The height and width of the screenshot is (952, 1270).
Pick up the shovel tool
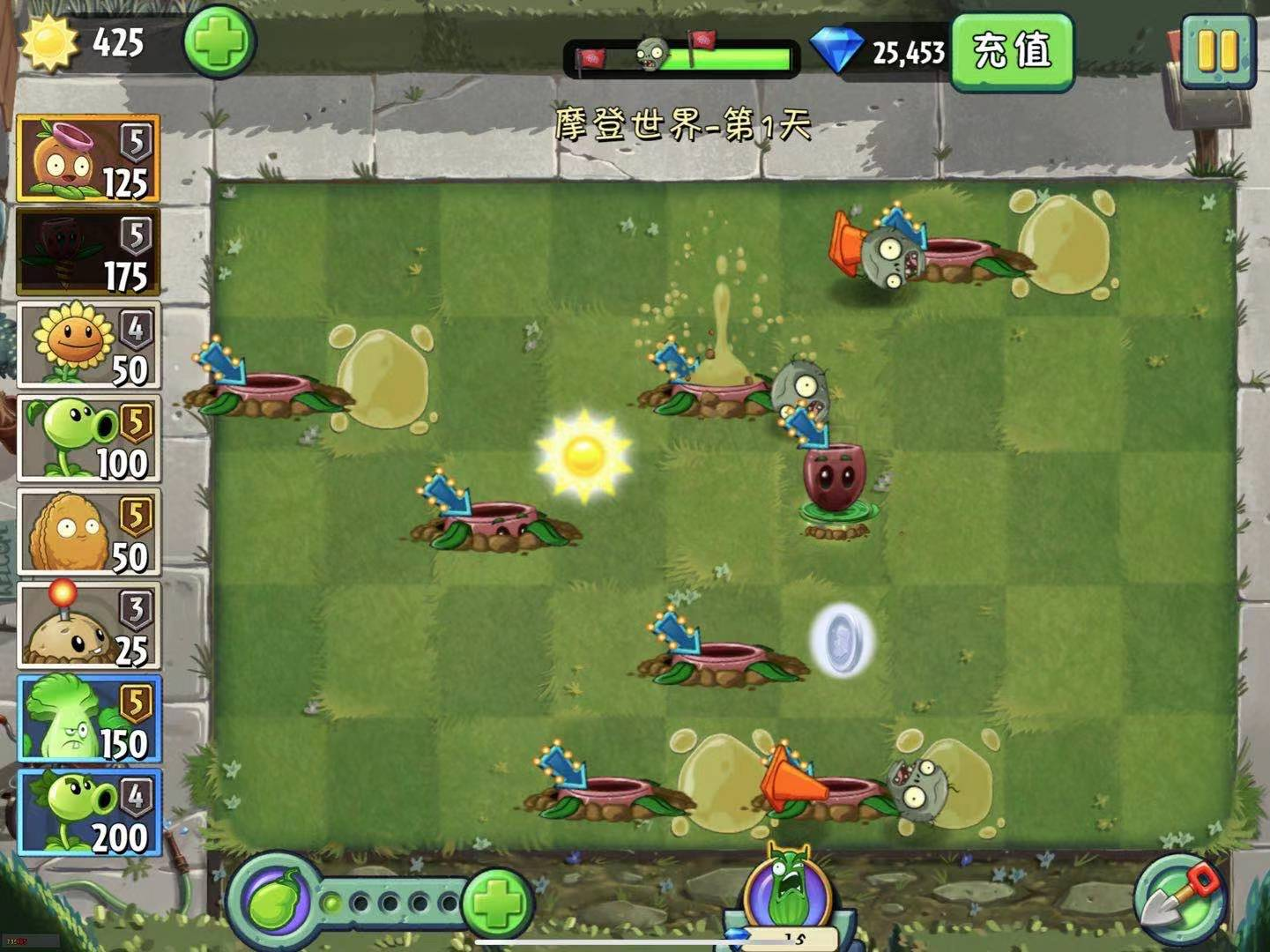[x=1179, y=899]
